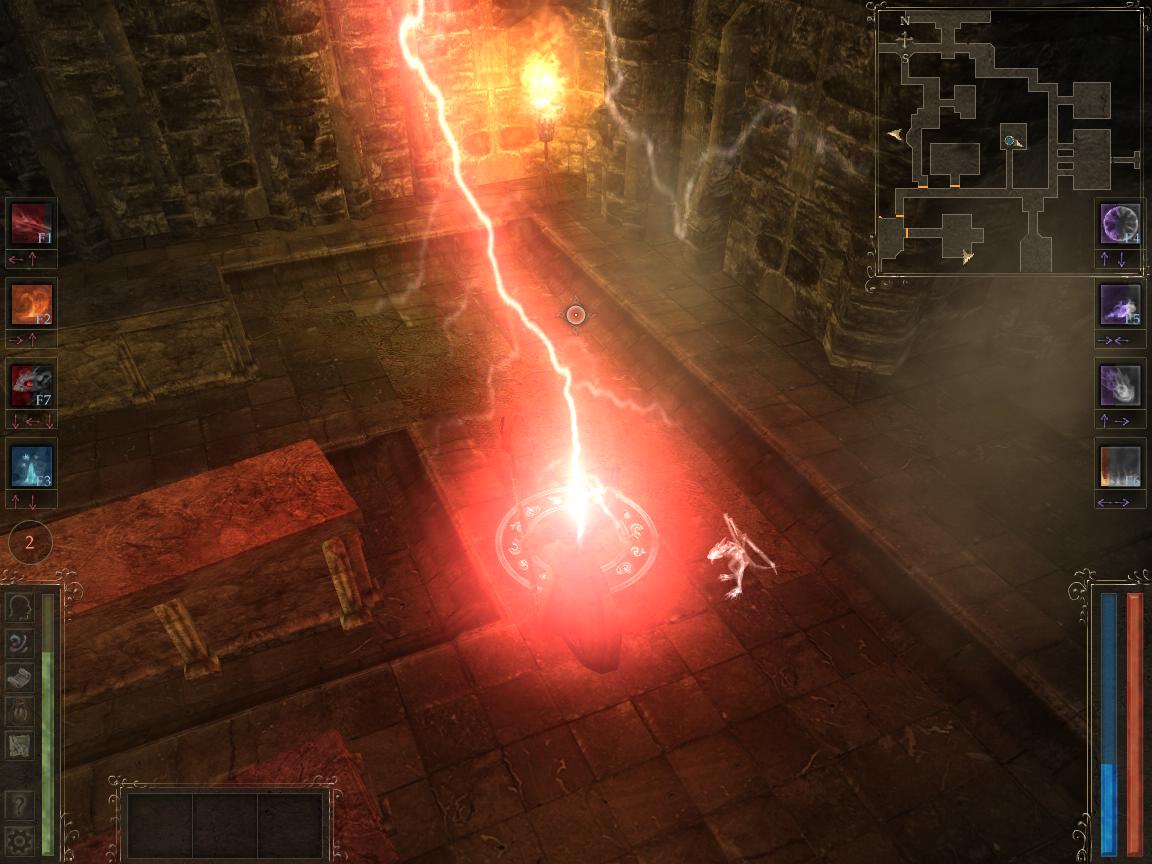Cast the purple sphere F4 spell
Screen dimensions: 1152x864
point(1120,223)
